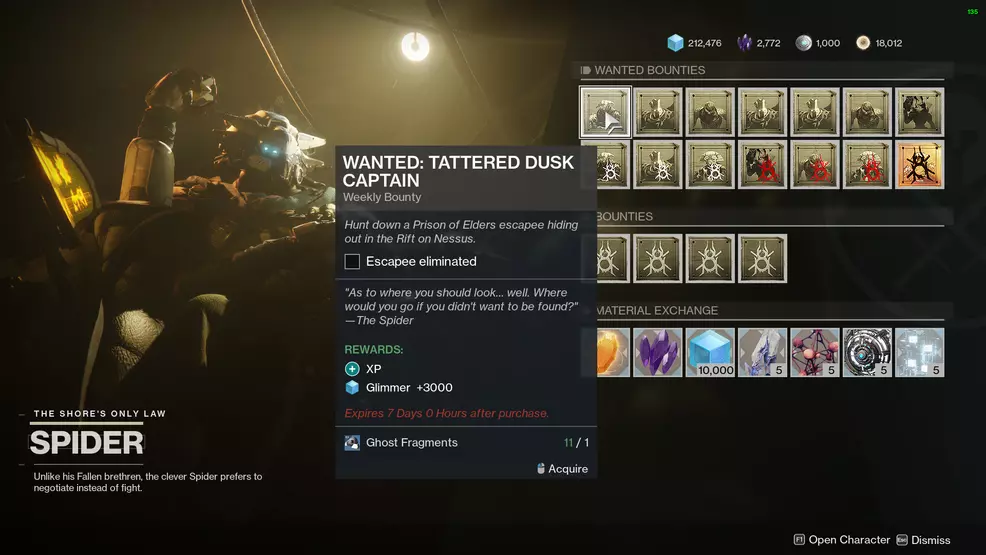This screenshot has width=986, height=555.
Task: Select the purple crystal shards exchange item
Action: coord(658,352)
